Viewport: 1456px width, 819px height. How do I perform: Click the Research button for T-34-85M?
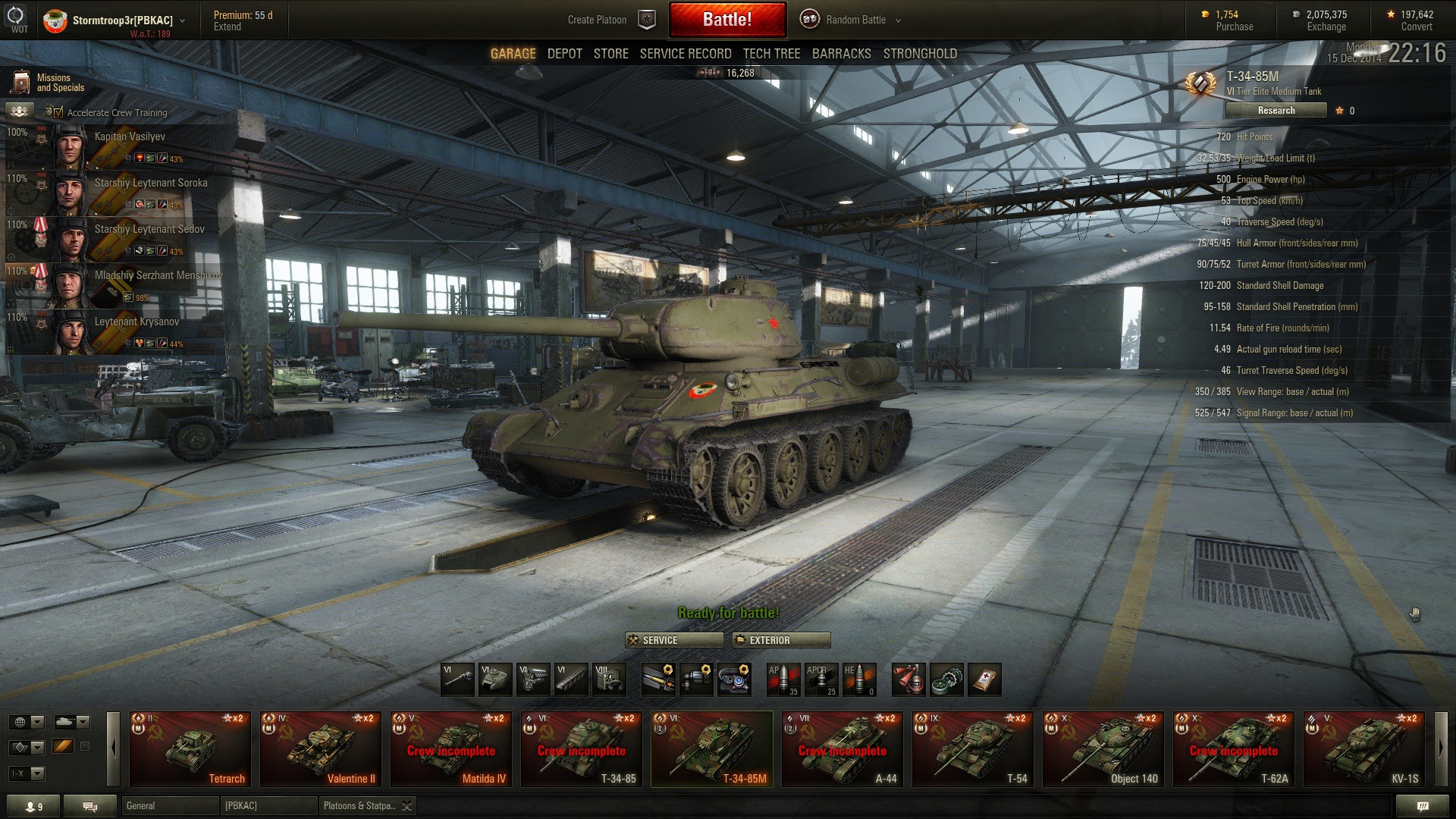pyautogui.click(x=1276, y=110)
